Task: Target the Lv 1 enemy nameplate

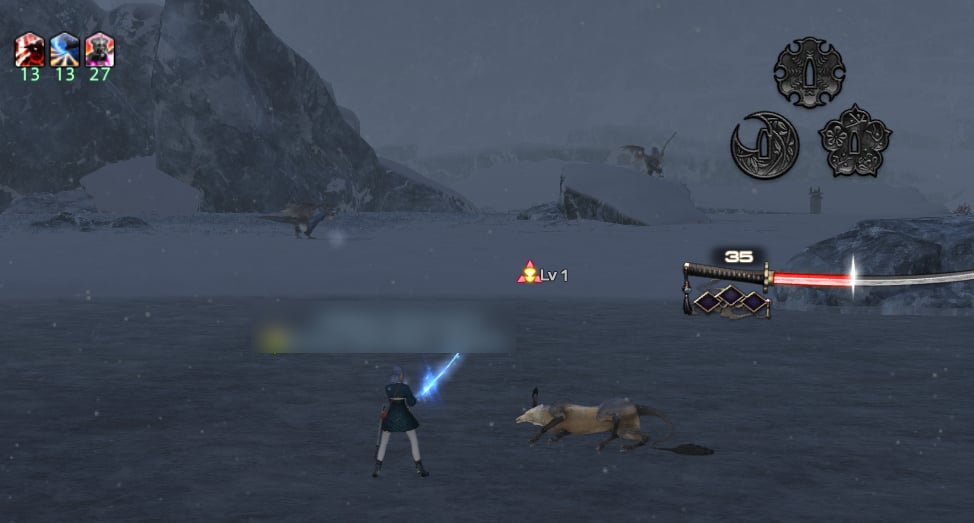Action: [x=543, y=273]
